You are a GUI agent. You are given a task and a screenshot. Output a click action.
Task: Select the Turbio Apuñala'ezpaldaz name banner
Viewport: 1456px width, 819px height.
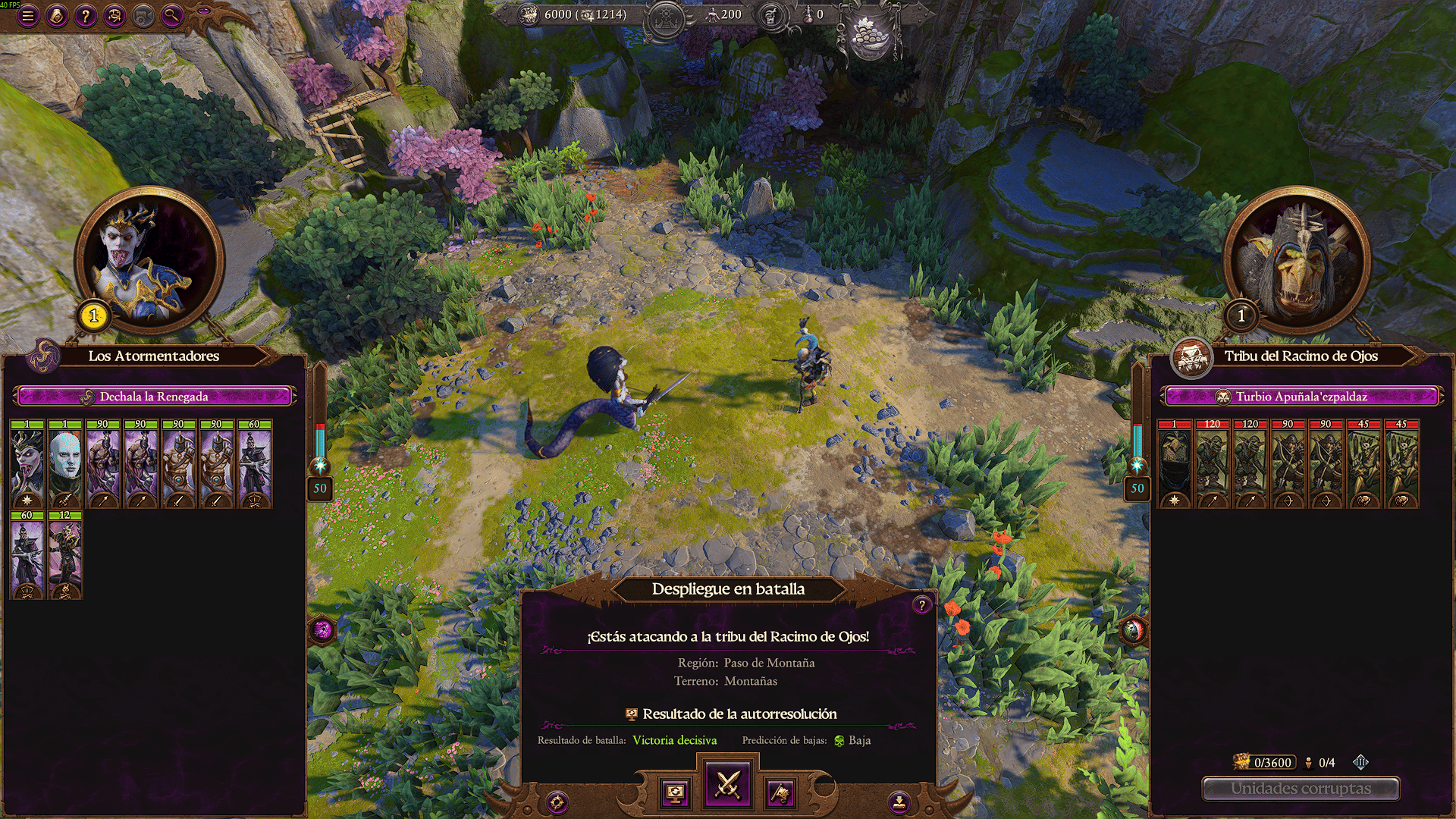pos(1301,397)
